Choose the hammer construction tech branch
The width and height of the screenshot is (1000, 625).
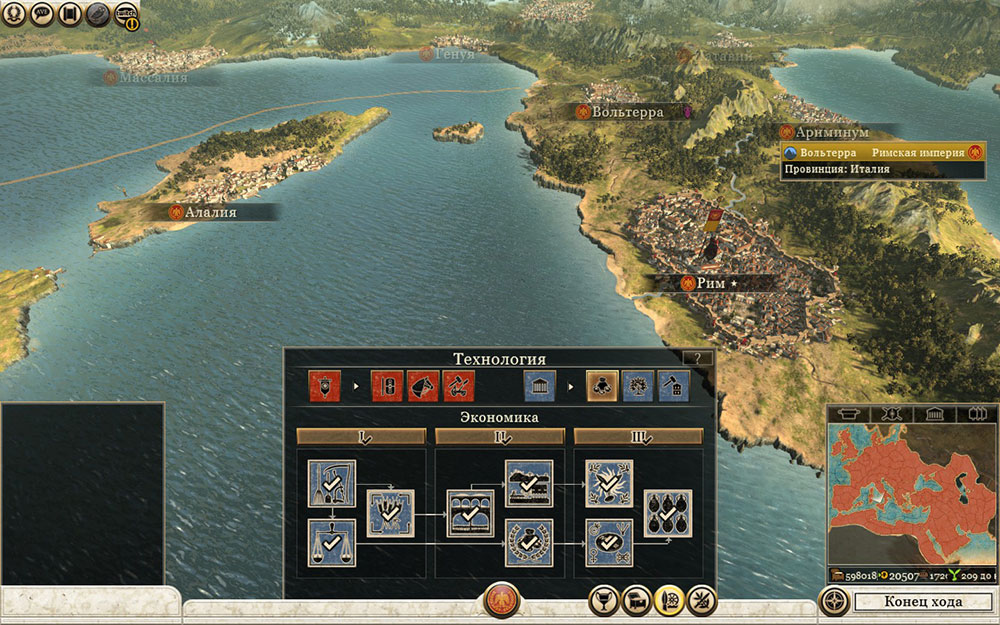point(673,385)
